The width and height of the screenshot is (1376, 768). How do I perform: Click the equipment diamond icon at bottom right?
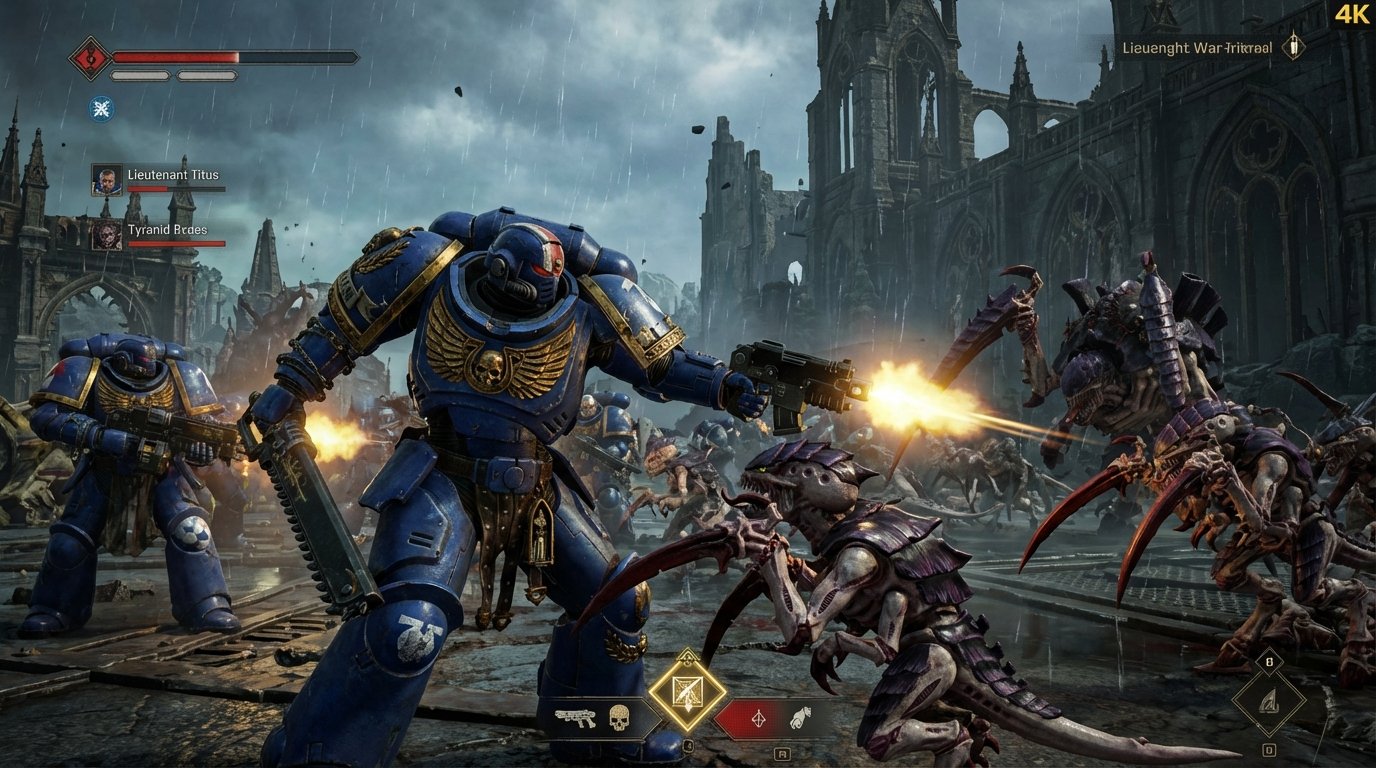tap(1271, 703)
